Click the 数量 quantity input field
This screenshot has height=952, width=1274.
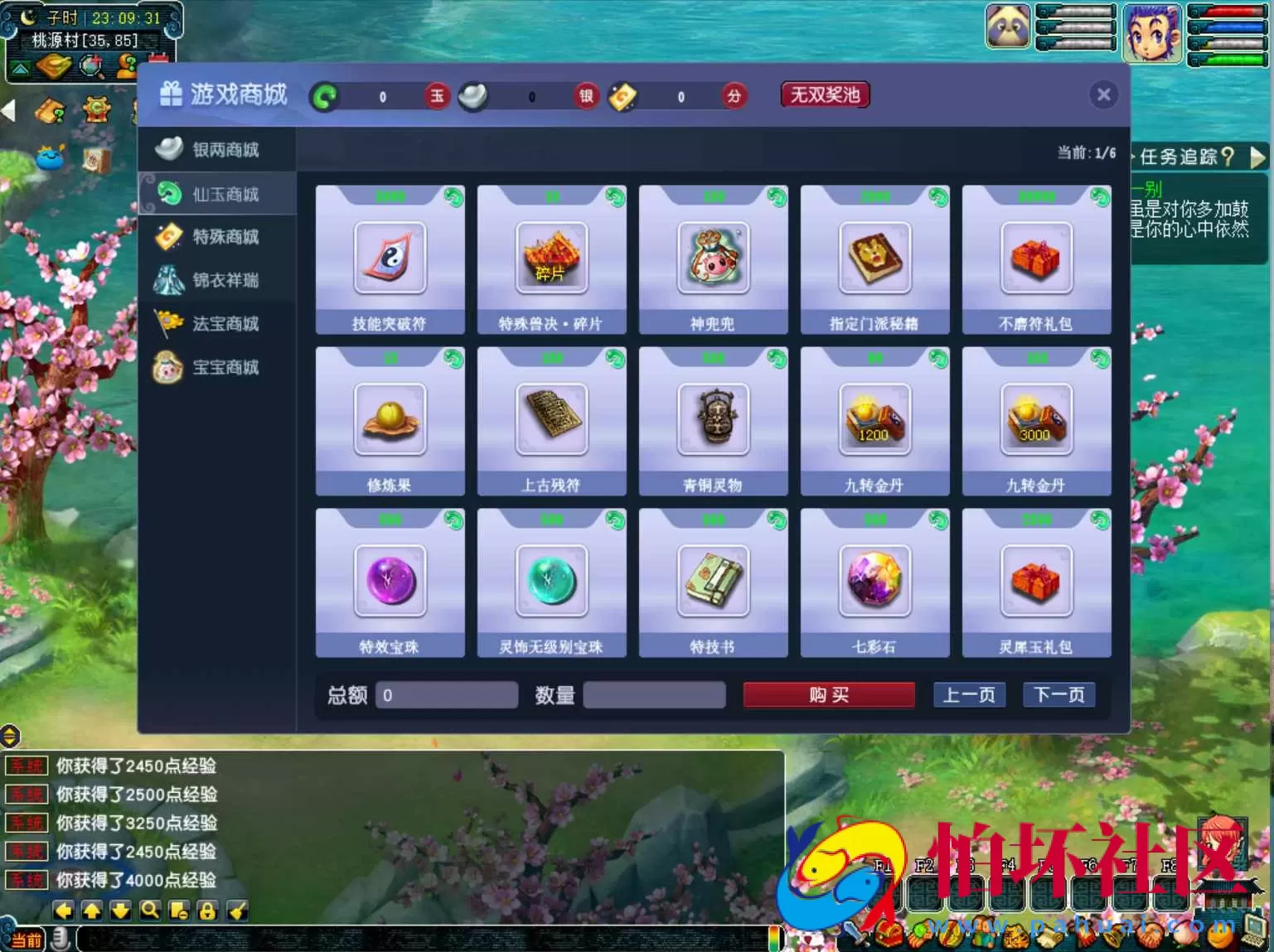click(654, 695)
